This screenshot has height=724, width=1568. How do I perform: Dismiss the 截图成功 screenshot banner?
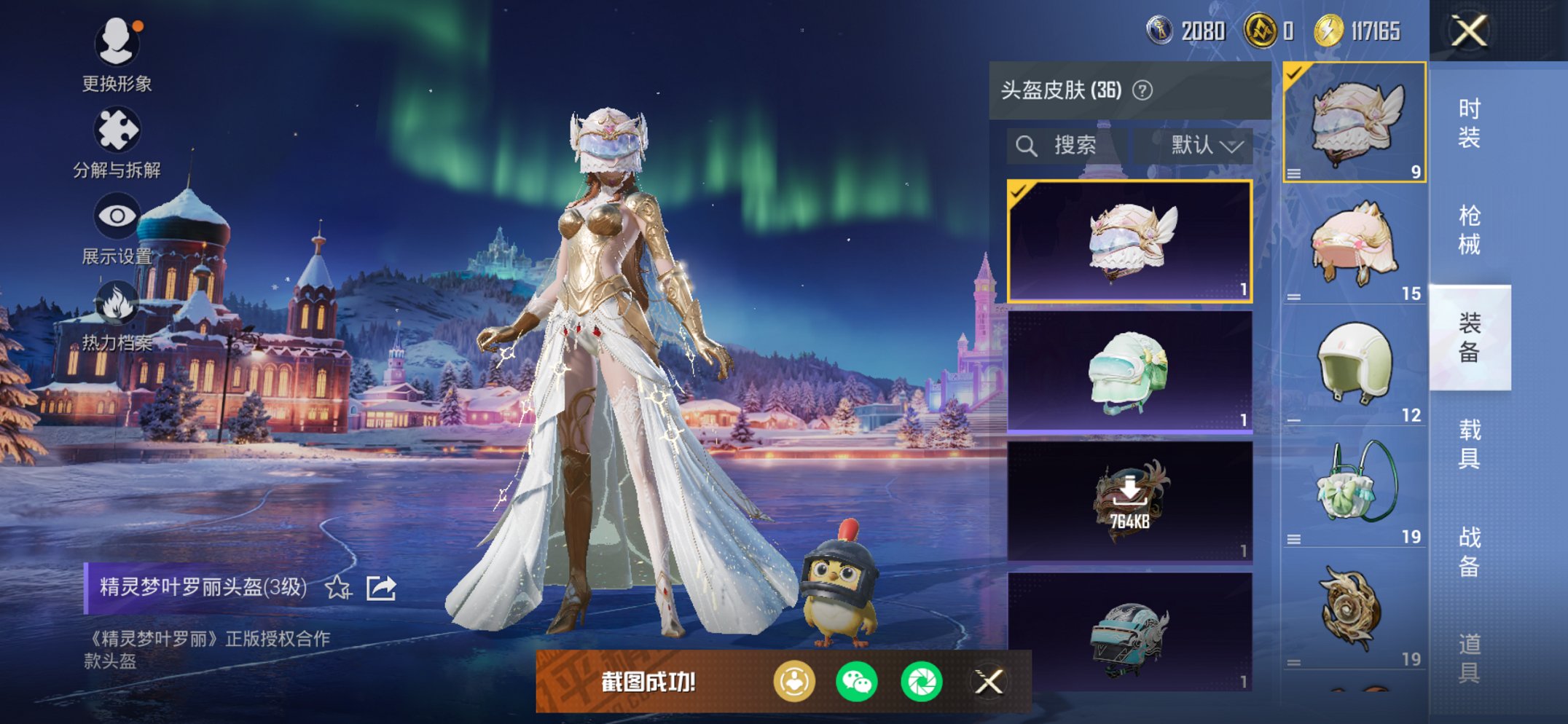989,682
